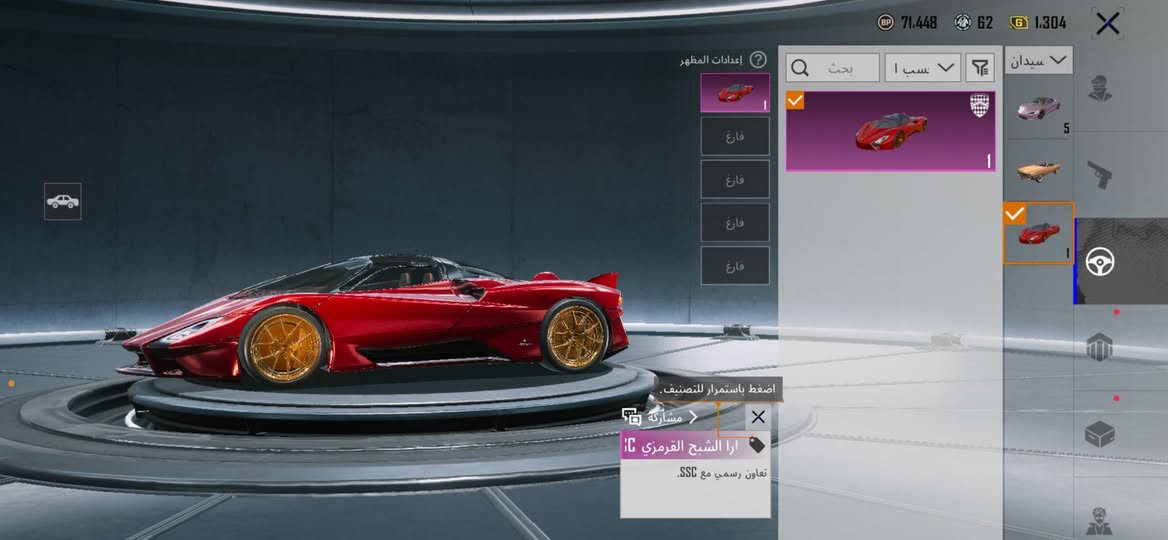This screenshot has width=1168, height=540.
Task: Select the red supercar skin card
Action: 890,131
